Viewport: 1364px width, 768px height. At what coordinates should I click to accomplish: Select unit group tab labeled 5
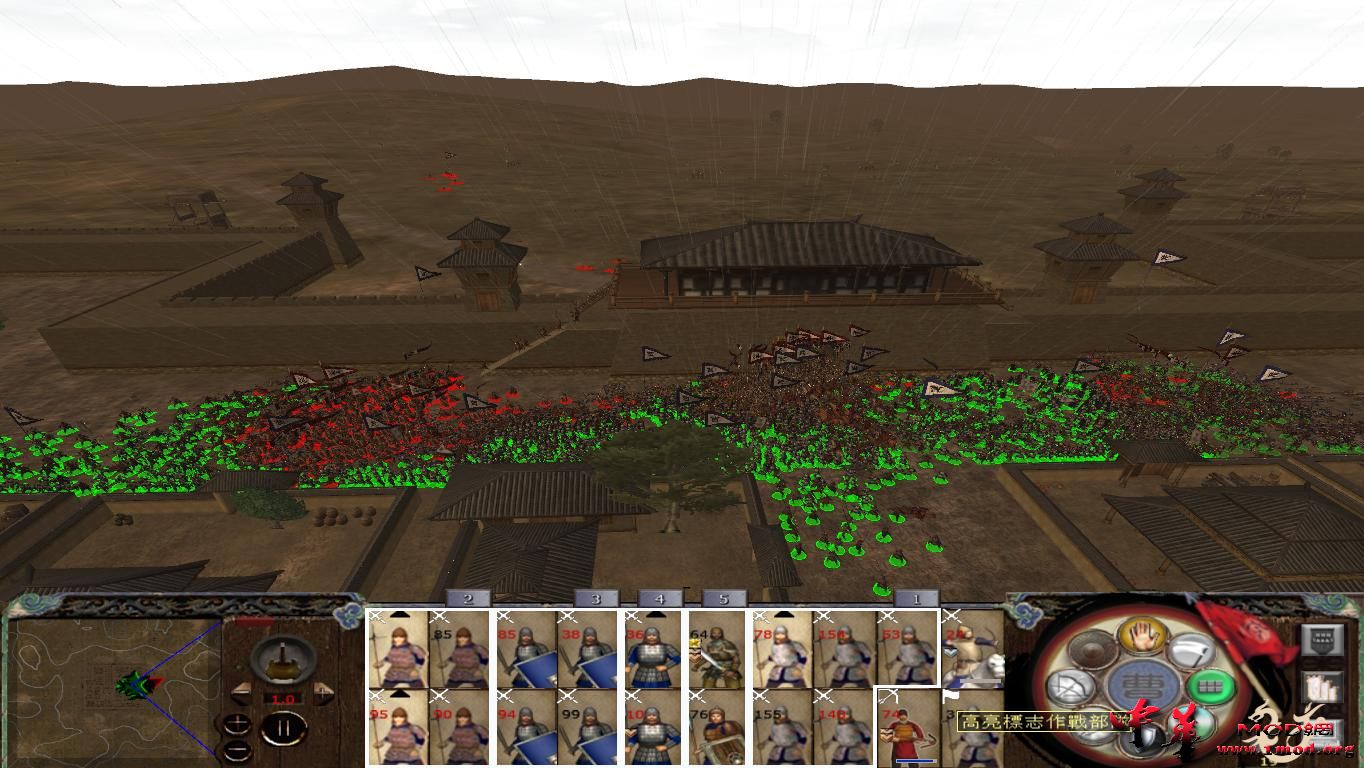724,598
